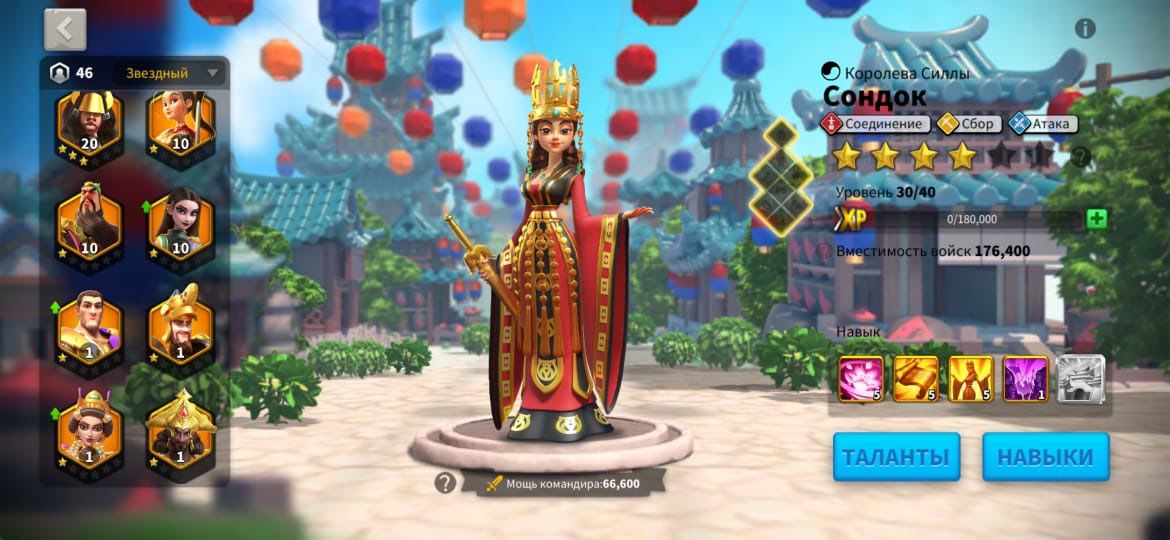
Task: Go back with the arrow button
Action: (65, 30)
